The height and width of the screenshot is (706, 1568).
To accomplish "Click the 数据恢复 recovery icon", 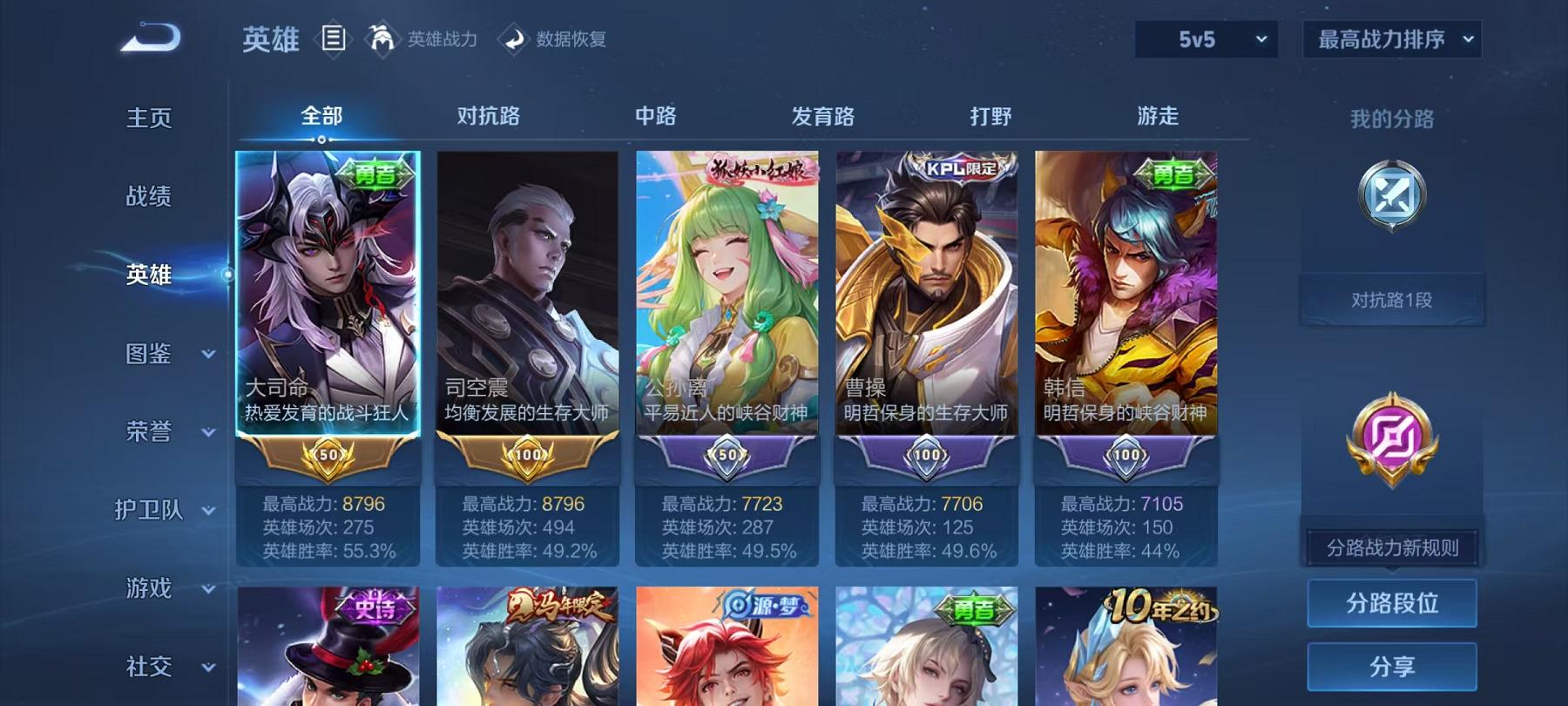I will tap(516, 38).
